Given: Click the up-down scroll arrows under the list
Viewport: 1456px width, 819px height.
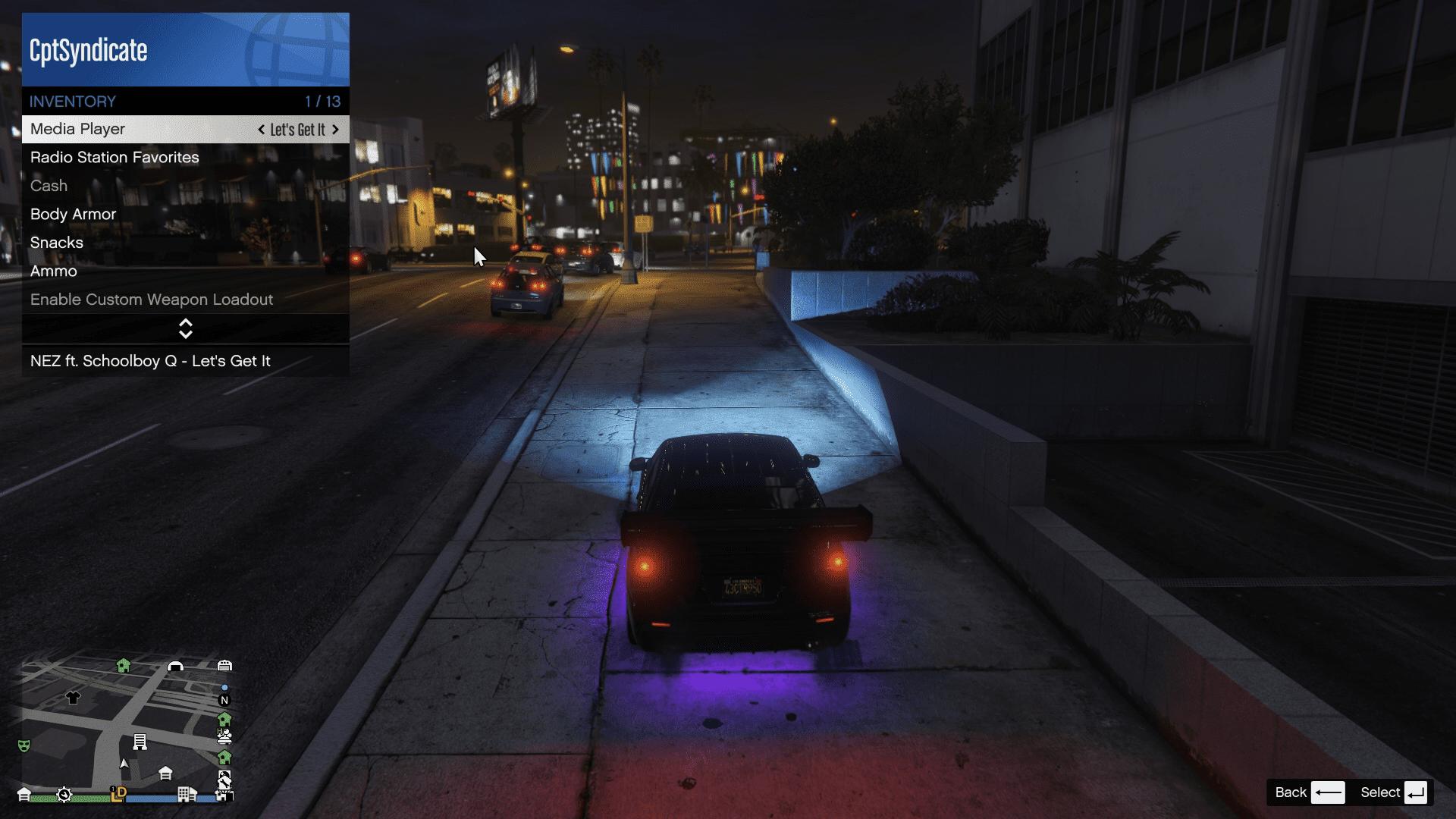Looking at the screenshot, I should [186, 329].
